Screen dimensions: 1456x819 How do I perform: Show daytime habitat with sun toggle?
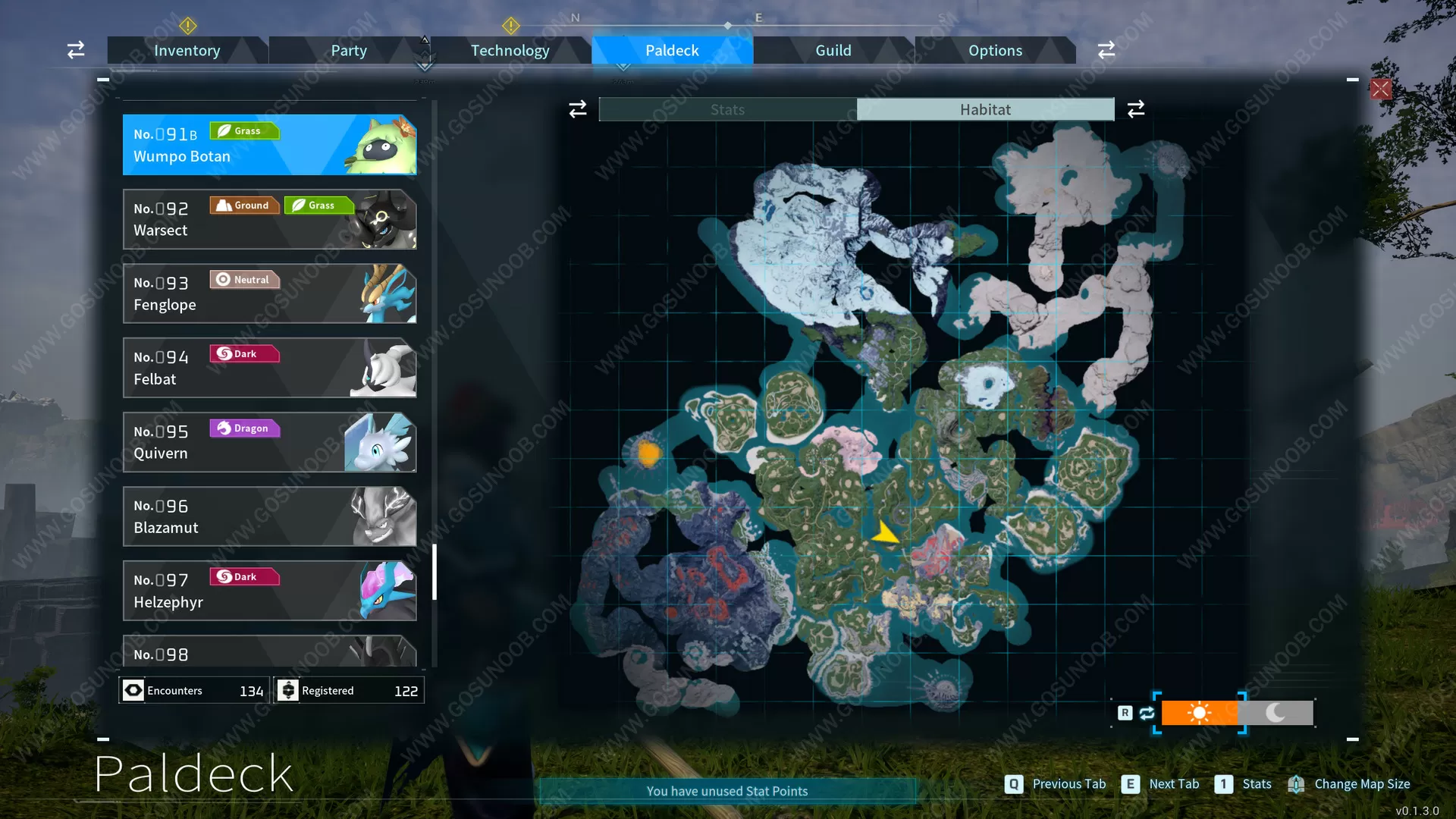point(1199,713)
